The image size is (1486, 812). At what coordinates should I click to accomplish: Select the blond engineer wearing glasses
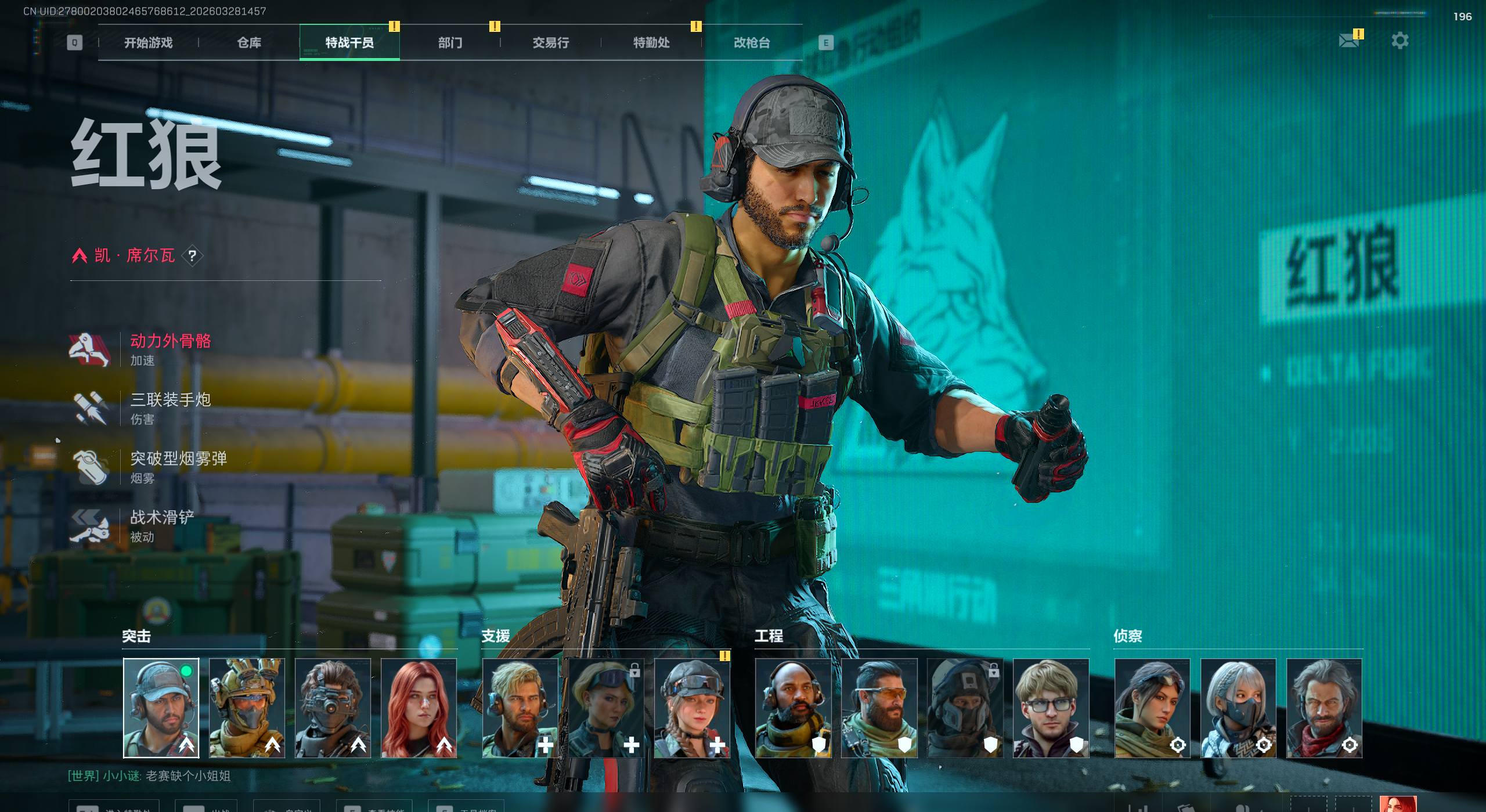(1051, 708)
